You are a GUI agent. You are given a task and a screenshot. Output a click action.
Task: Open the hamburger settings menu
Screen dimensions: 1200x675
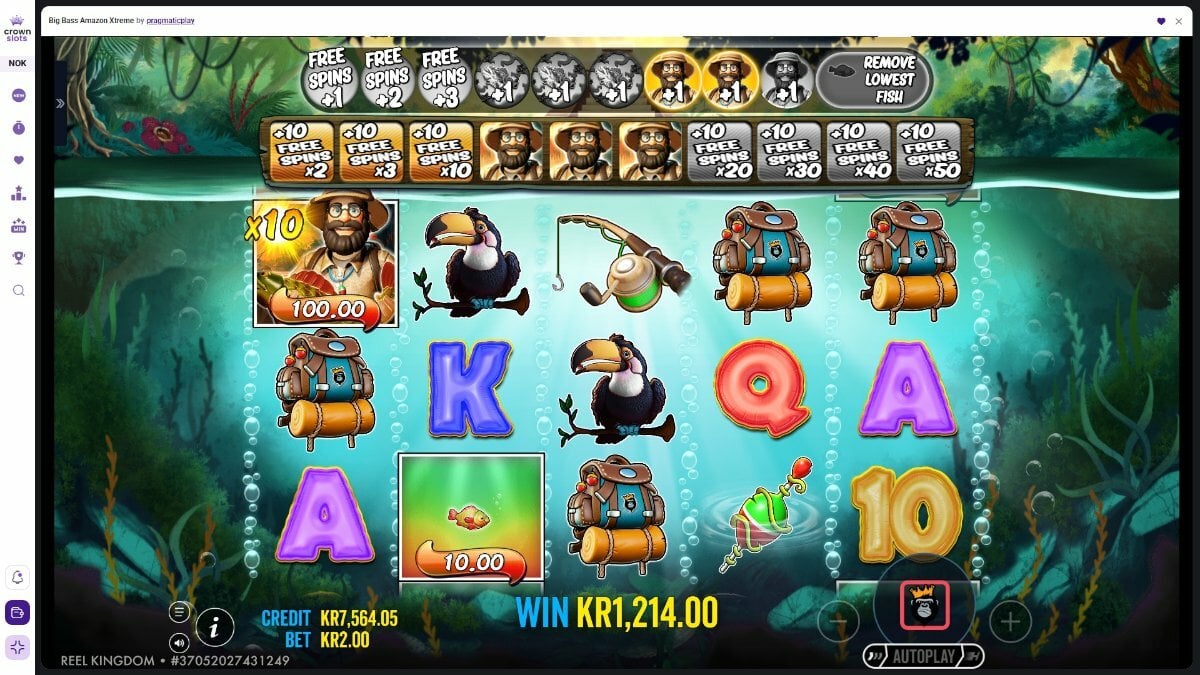coord(179,611)
